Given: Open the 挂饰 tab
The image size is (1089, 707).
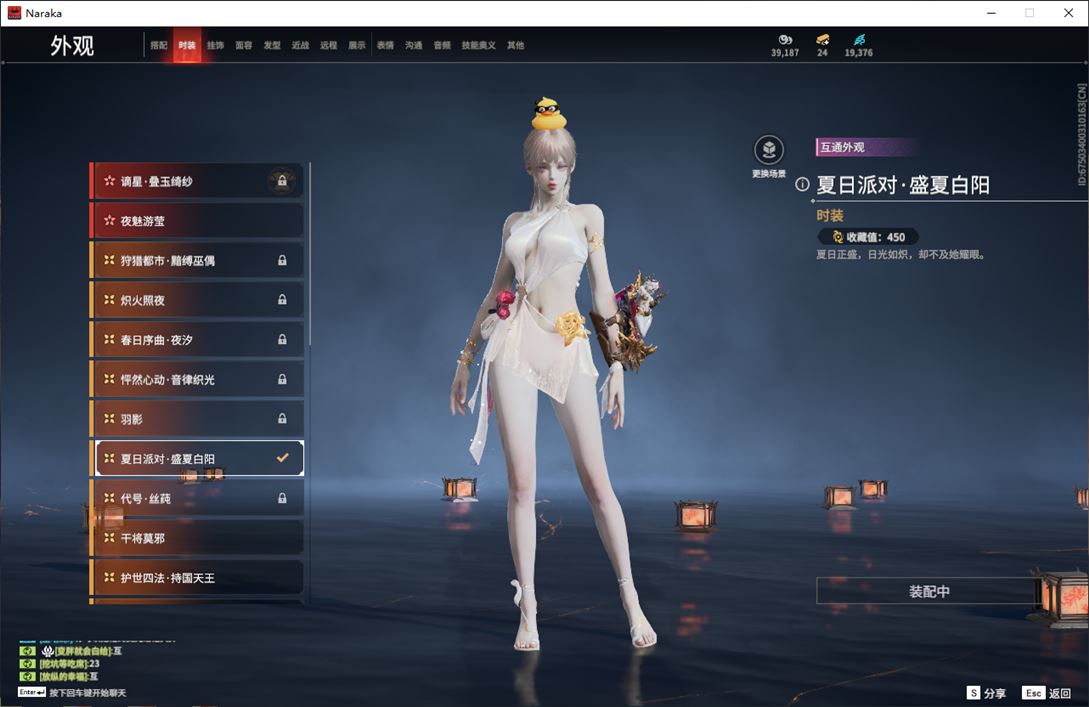Looking at the screenshot, I should (215, 46).
